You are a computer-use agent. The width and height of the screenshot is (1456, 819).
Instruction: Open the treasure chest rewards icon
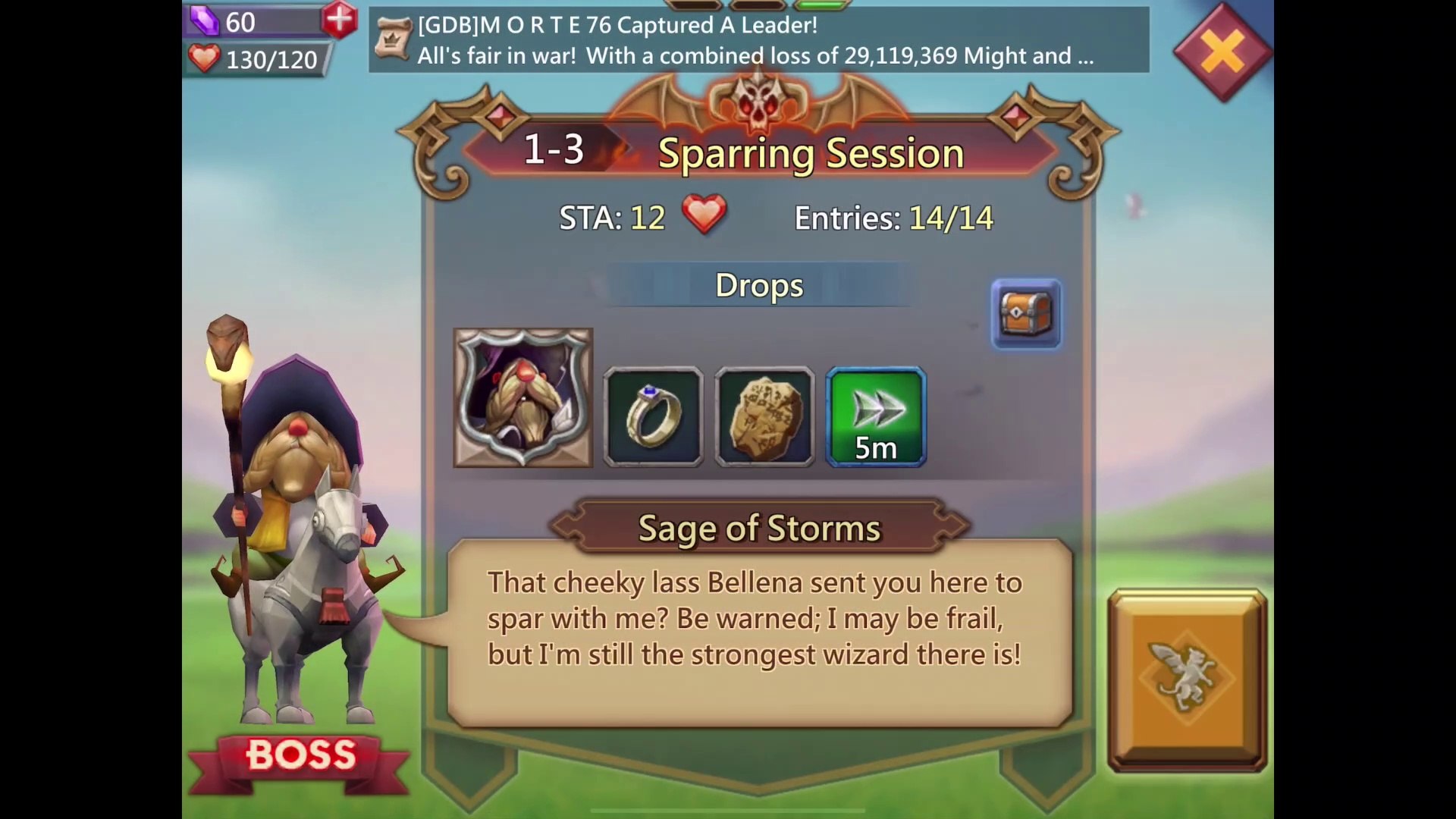click(1026, 314)
